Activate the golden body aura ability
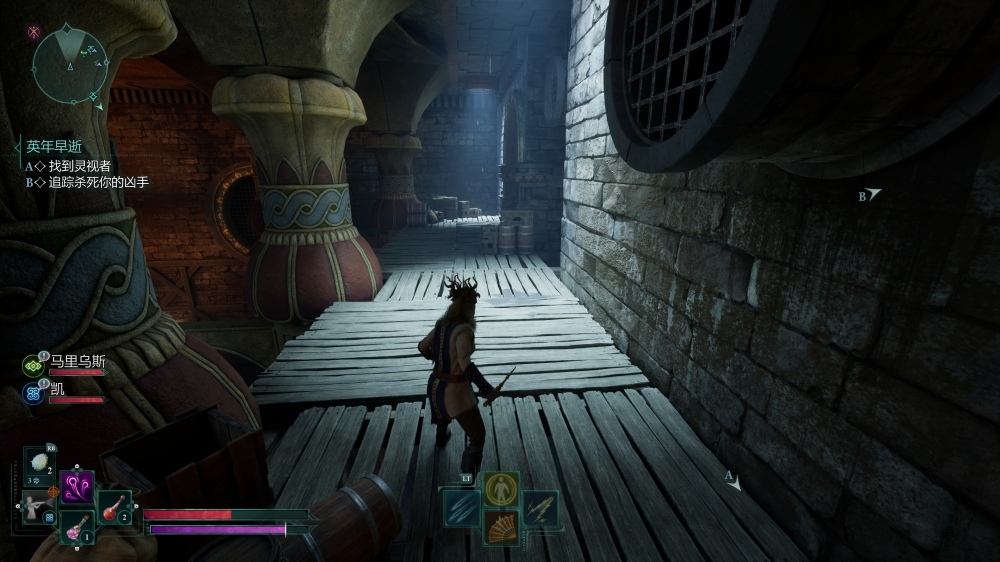Viewport: 1000px width, 562px height. (x=501, y=489)
